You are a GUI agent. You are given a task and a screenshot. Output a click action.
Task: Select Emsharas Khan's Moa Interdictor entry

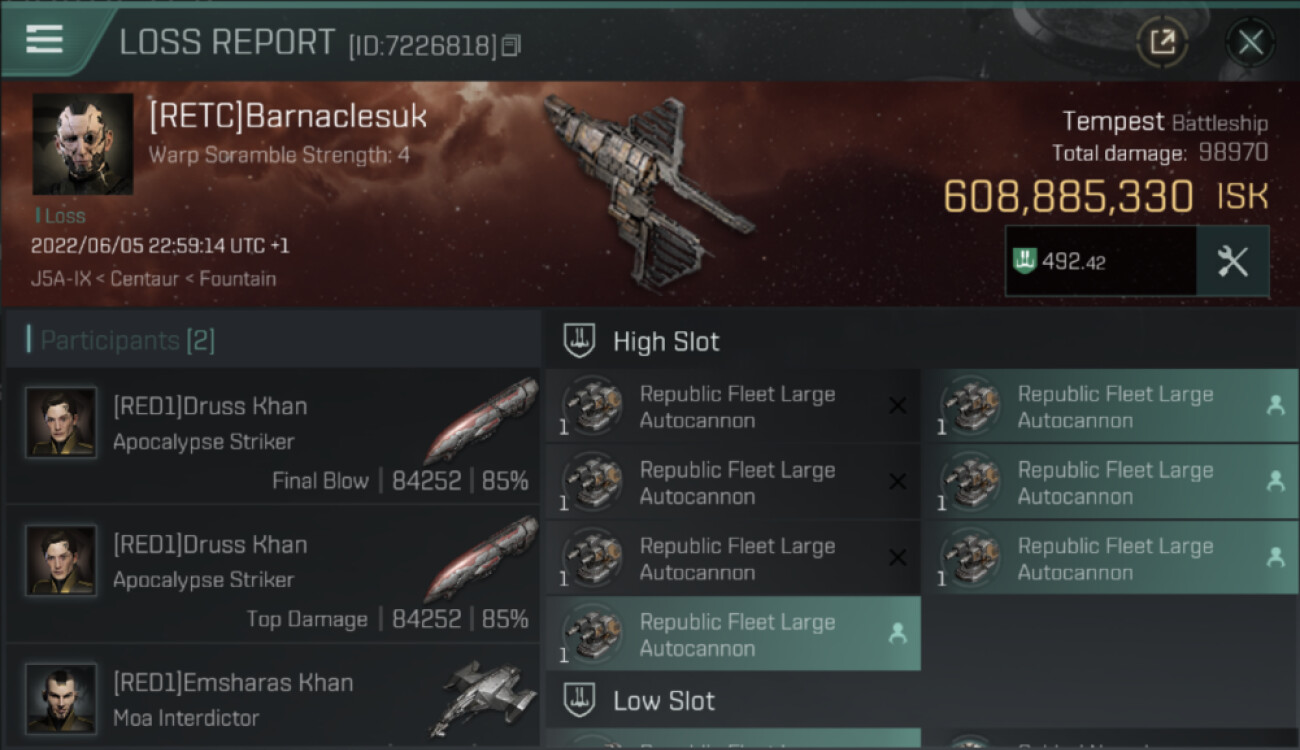pyautogui.click(x=272, y=699)
